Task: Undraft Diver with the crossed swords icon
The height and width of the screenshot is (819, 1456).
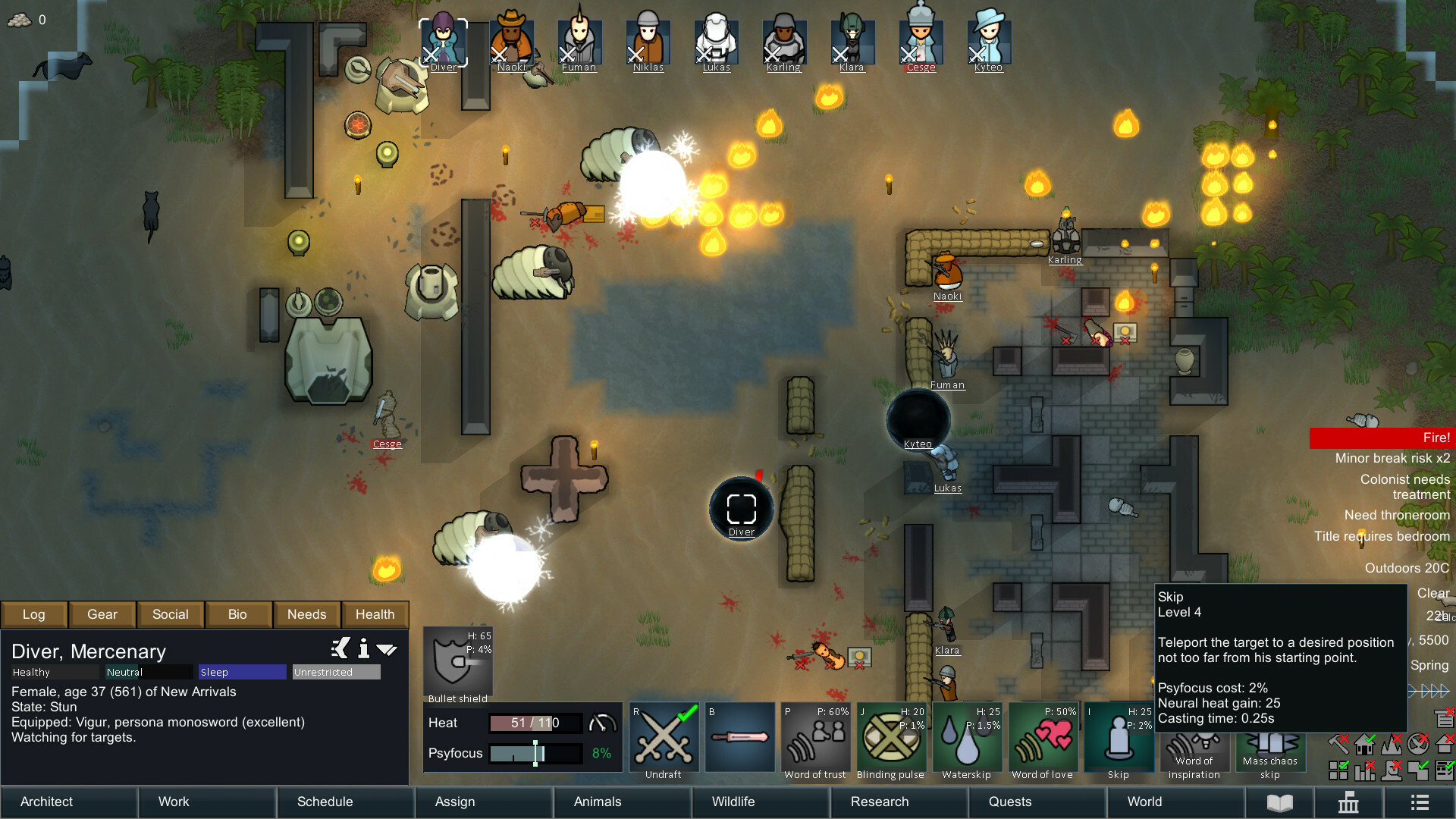Action: click(664, 737)
